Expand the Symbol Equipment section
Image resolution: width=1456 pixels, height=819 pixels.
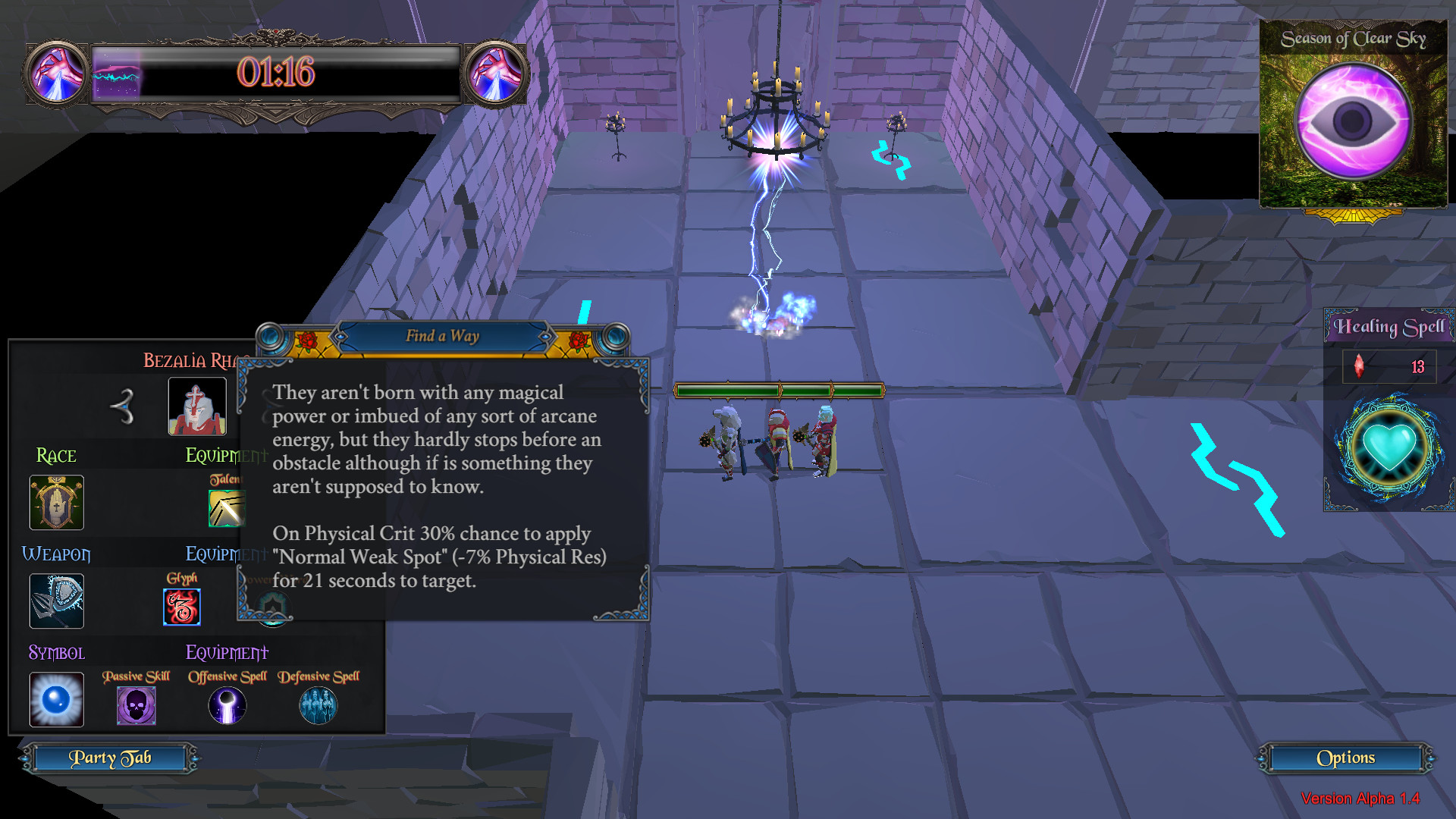[x=227, y=652]
